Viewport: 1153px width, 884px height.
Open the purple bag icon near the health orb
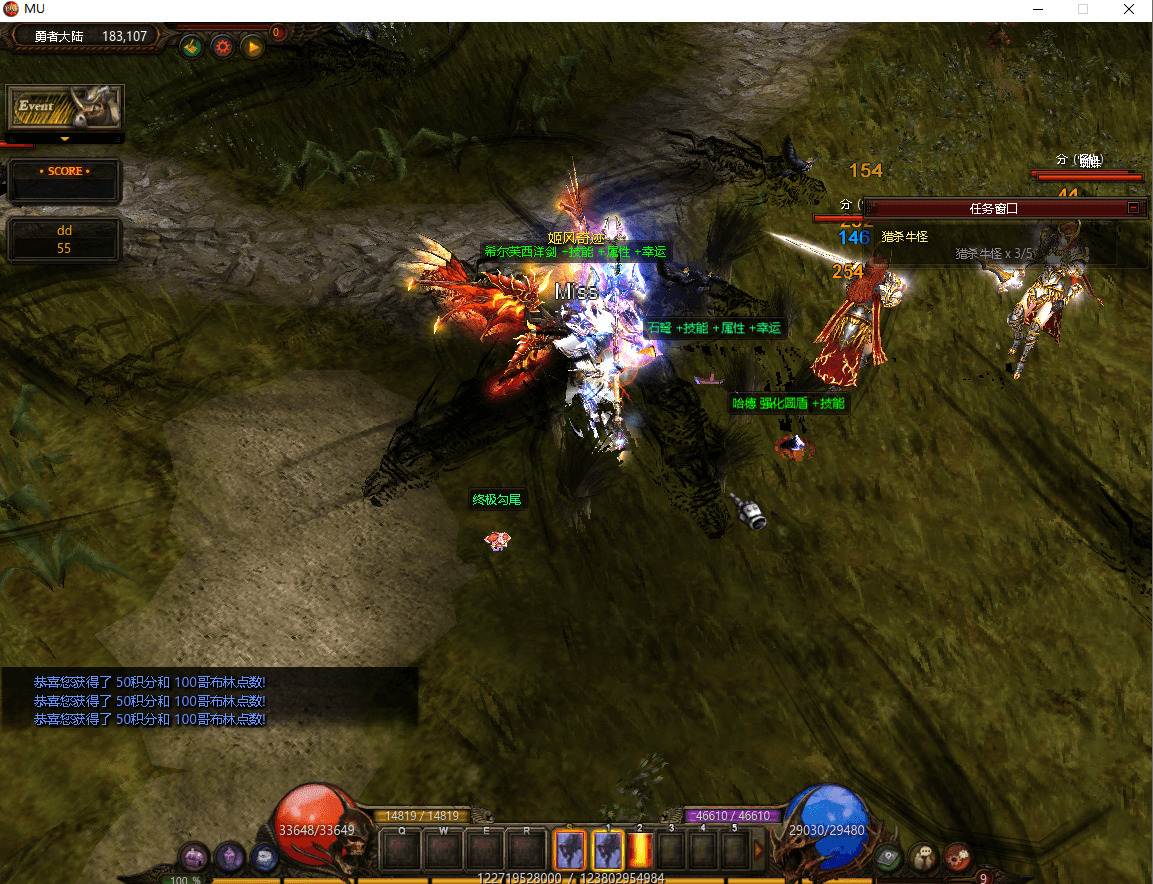(x=195, y=857)
